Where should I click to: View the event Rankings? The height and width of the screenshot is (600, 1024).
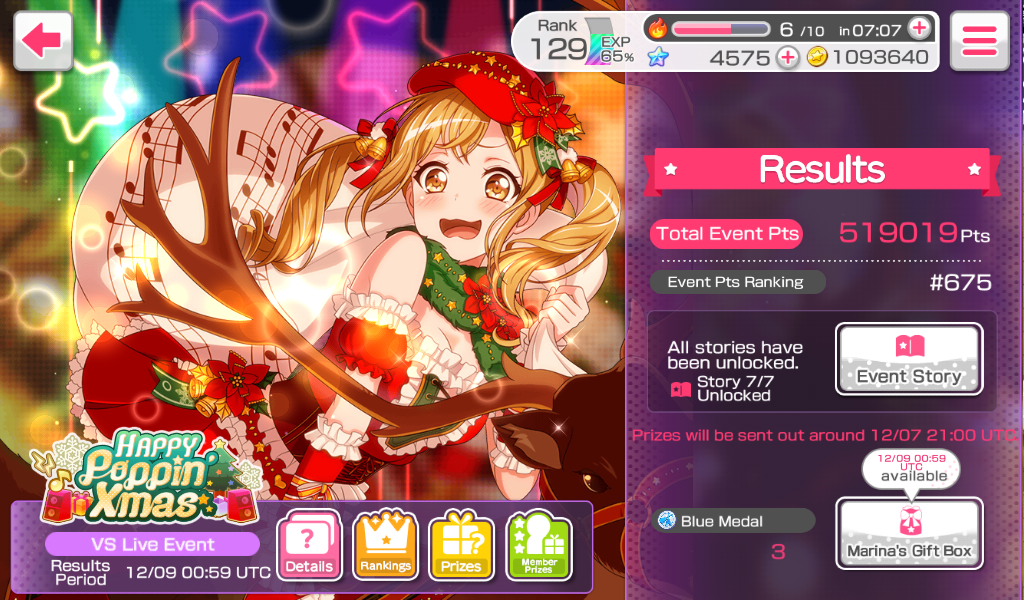(x=386, y=546)
